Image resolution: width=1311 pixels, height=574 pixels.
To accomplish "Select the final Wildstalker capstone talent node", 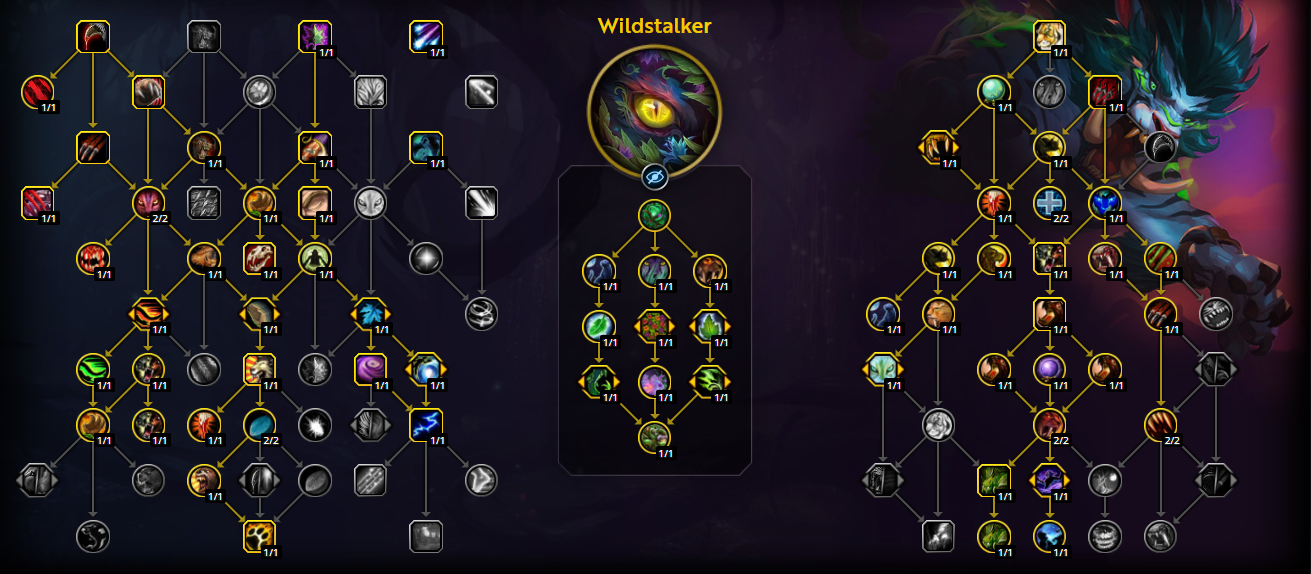I will [x=654, y=436].
